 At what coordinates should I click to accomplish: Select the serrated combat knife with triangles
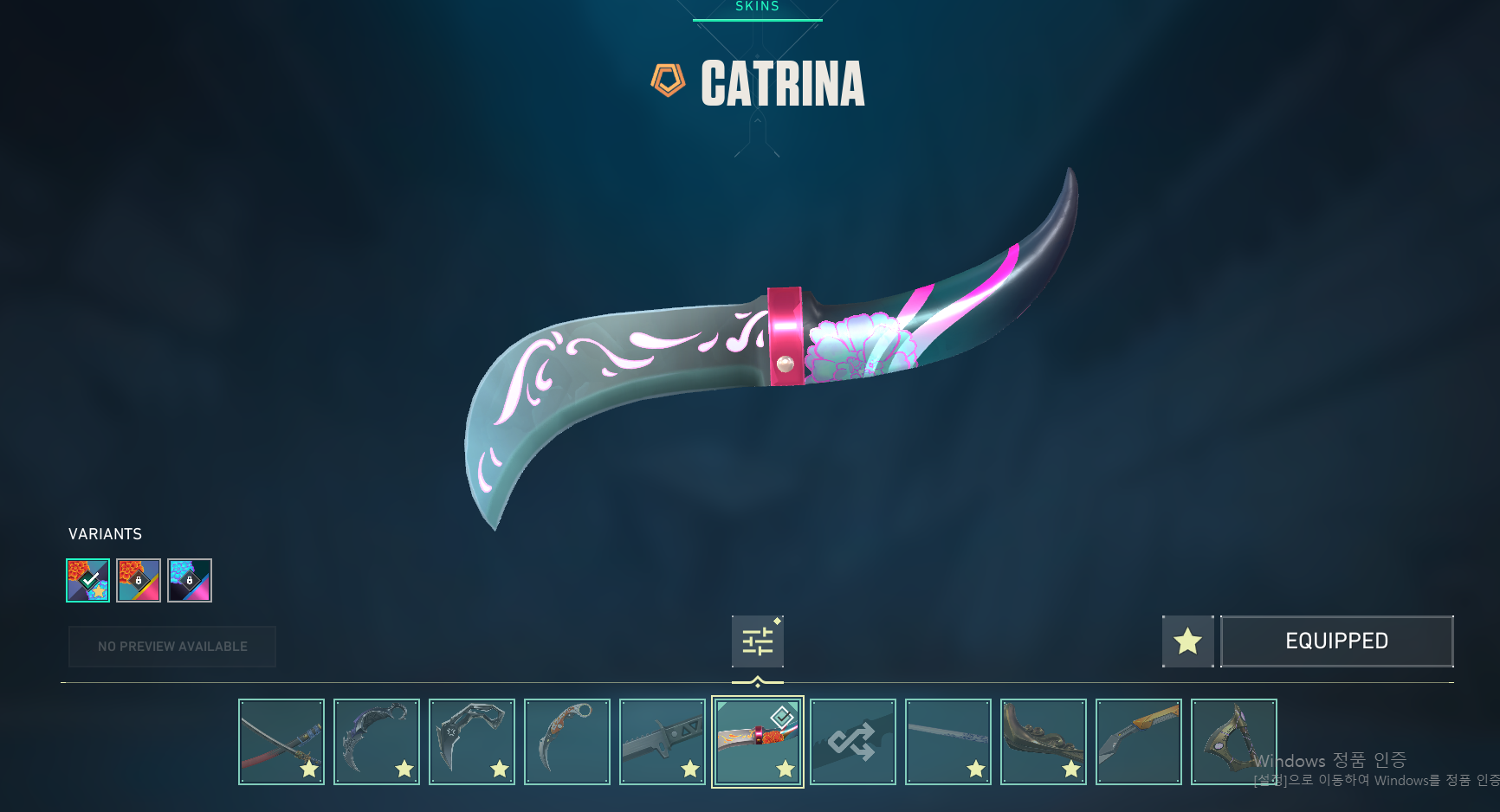[663, 742]
